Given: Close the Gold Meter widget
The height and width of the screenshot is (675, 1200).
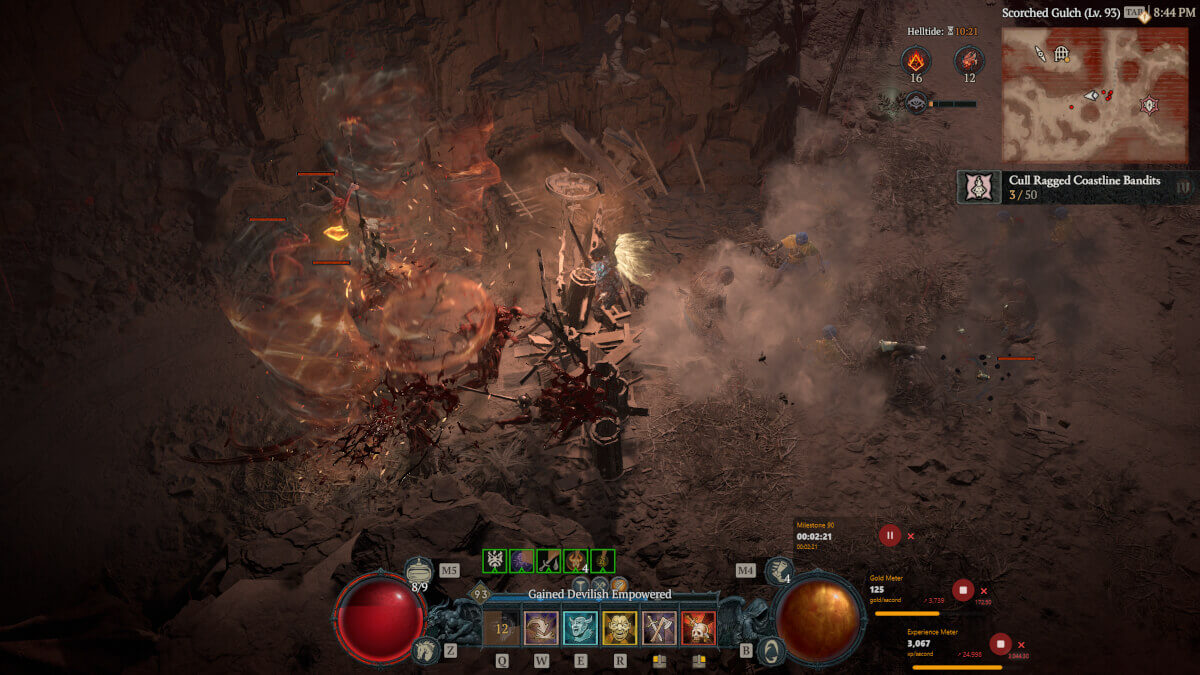Looking at the screenshot, I should pos(984,591).
